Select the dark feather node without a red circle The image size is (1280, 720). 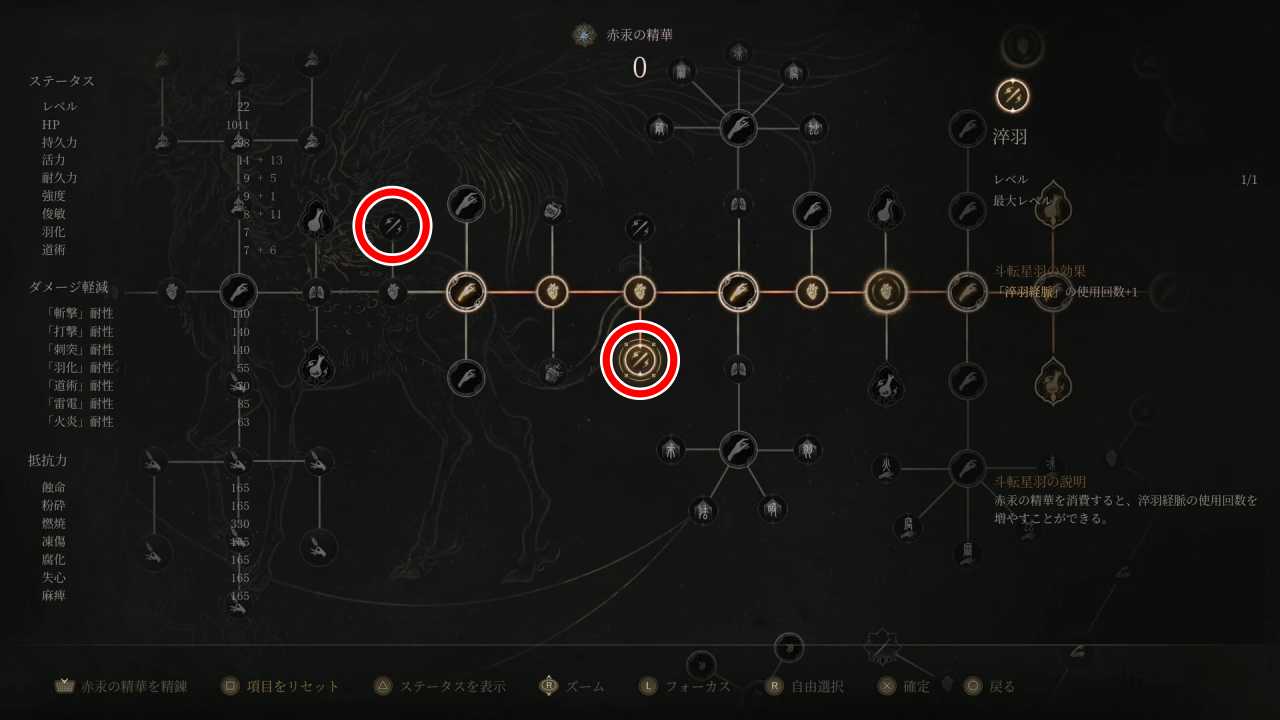640,228
